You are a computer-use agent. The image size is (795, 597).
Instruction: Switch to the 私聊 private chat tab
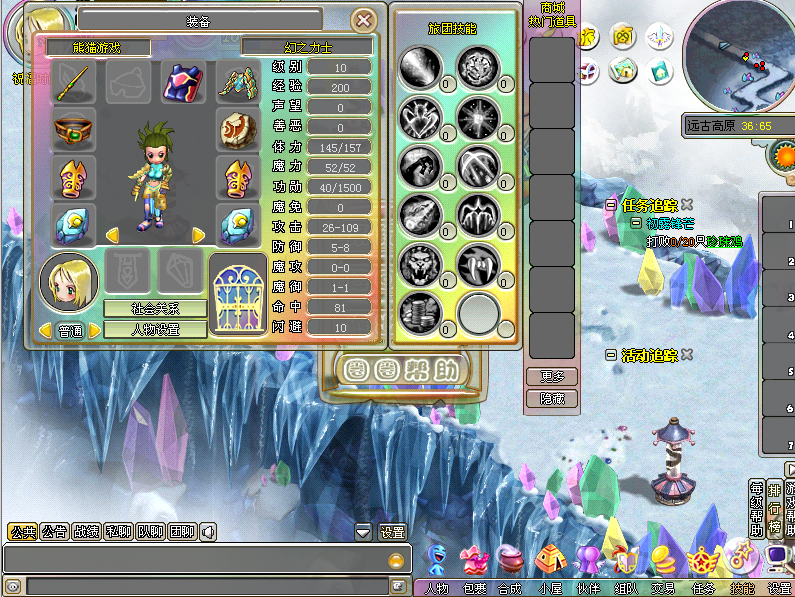118,532
